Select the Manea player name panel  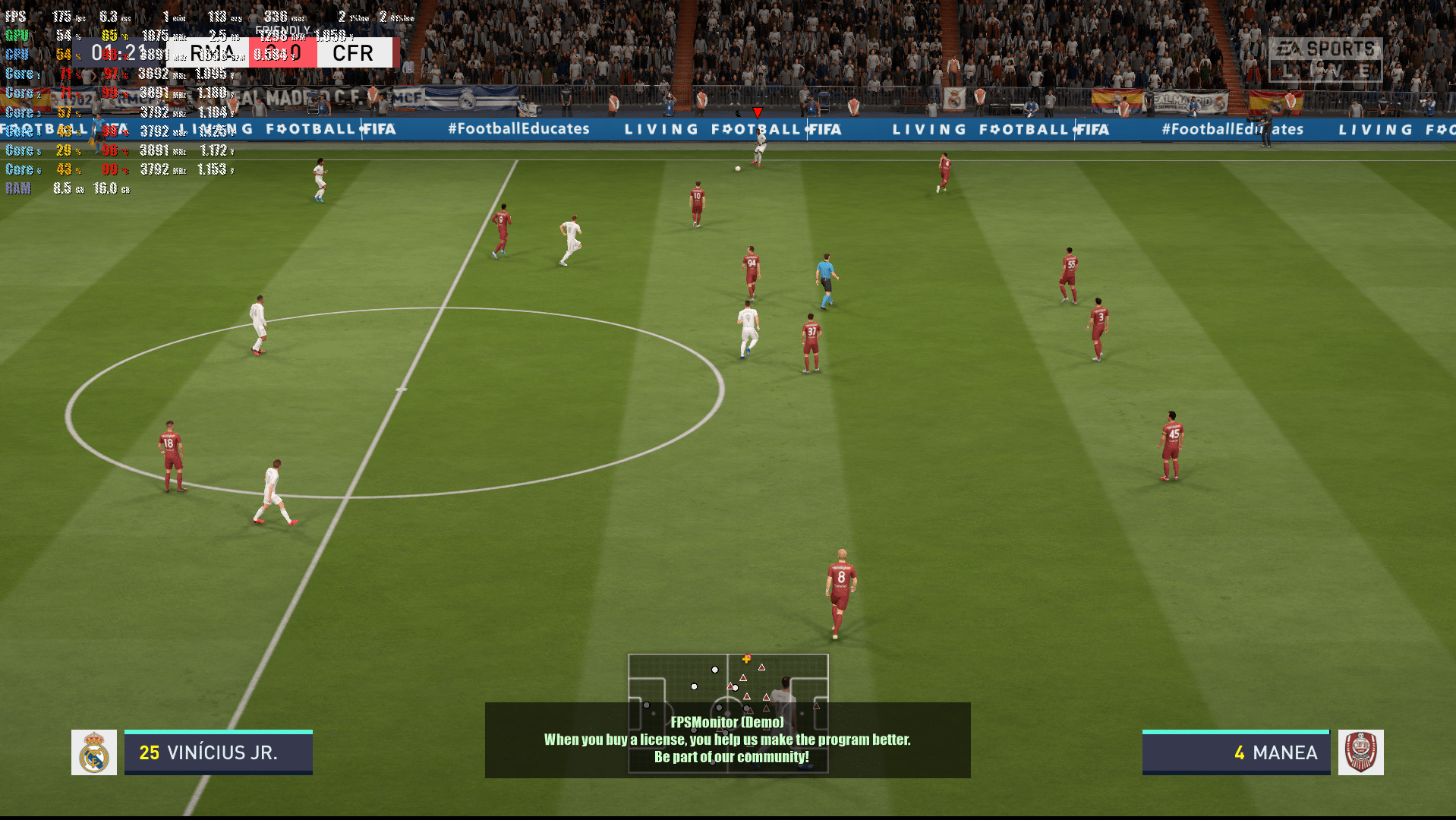1236,752
